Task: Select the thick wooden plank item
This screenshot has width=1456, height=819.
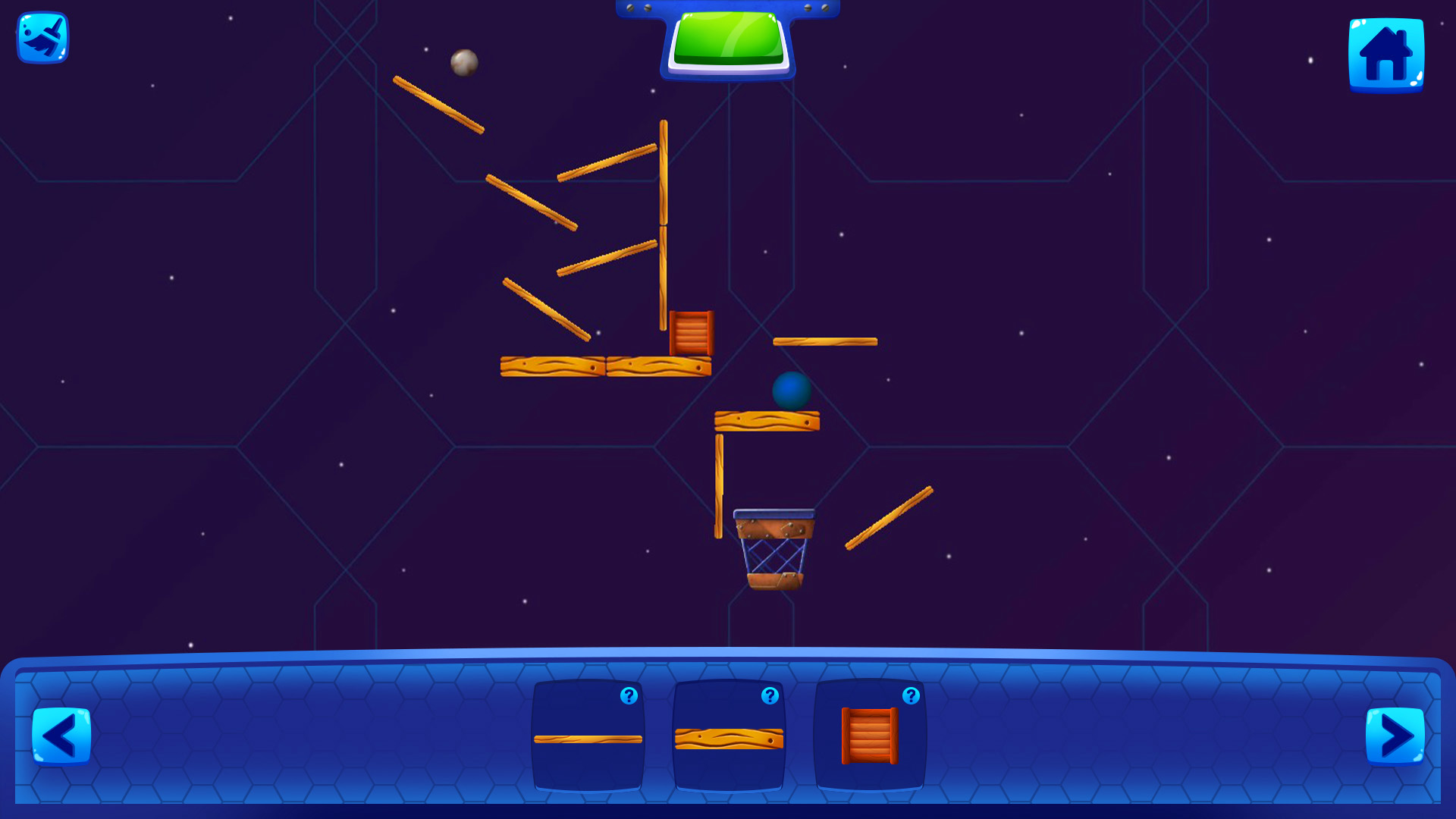Action: [x=728, y=737]
